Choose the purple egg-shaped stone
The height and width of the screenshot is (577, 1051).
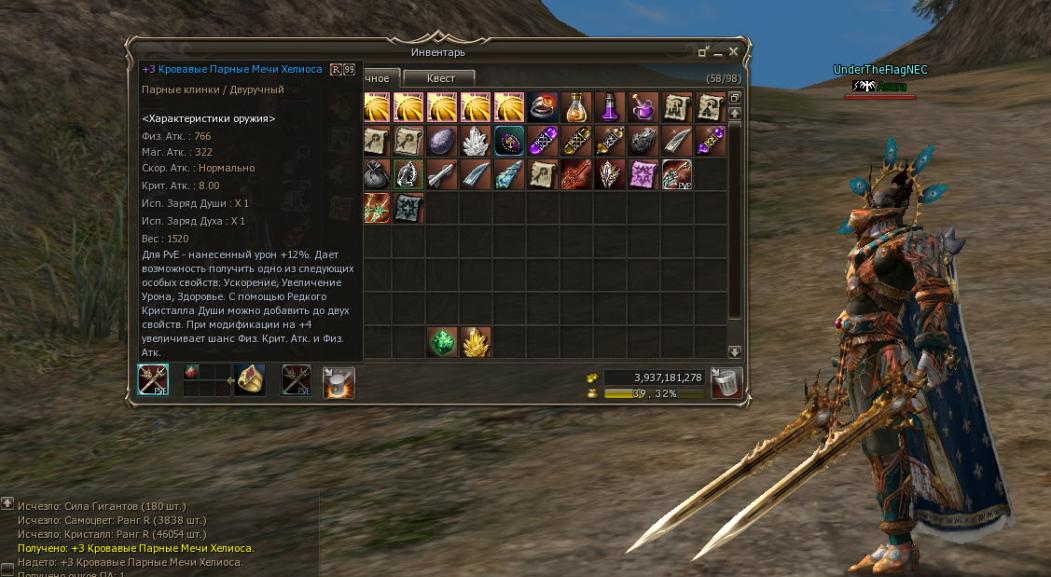(440, 140)
